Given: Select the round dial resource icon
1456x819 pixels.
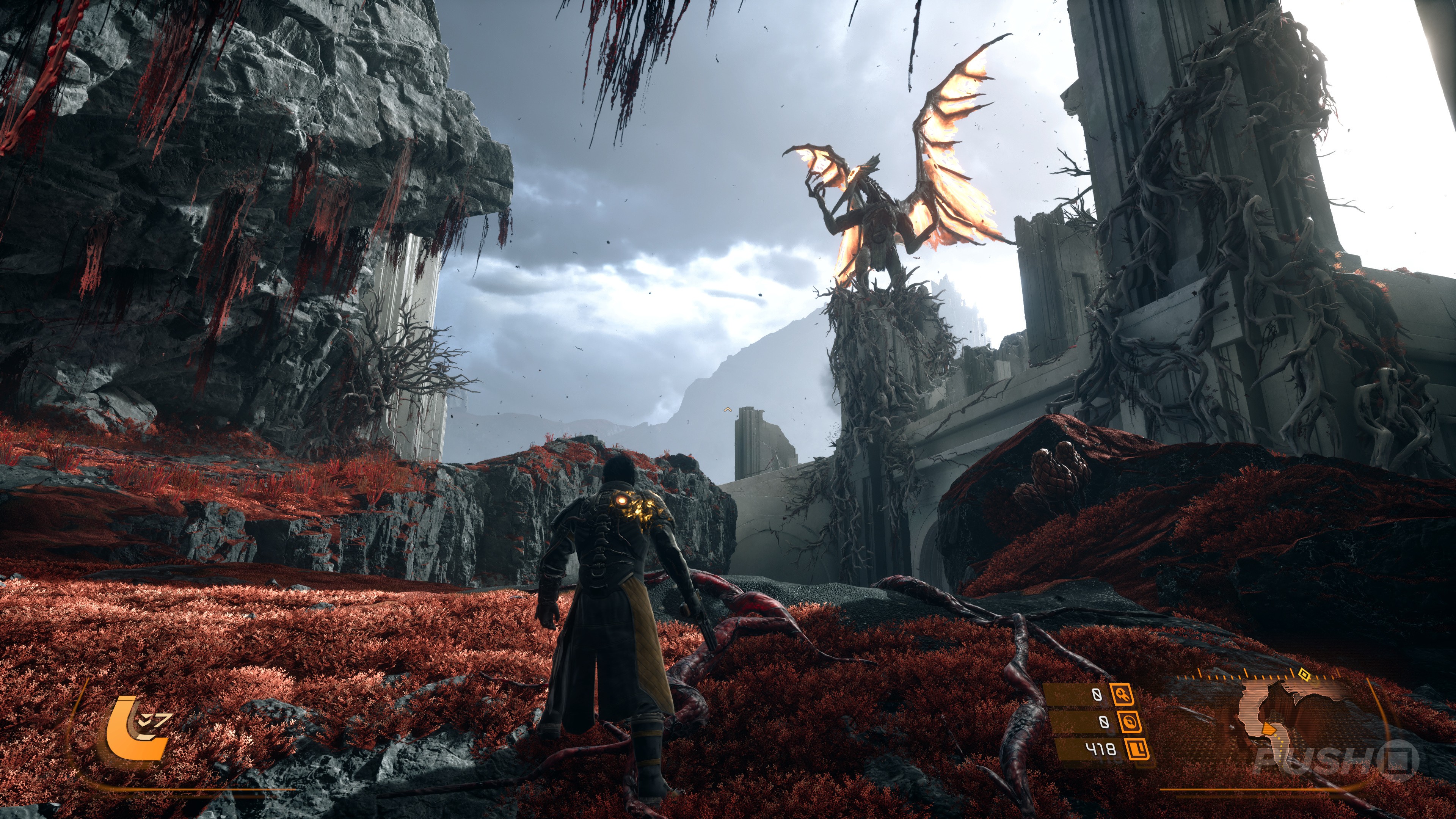Looking at the screenshot, I should tap(1128, 722).
